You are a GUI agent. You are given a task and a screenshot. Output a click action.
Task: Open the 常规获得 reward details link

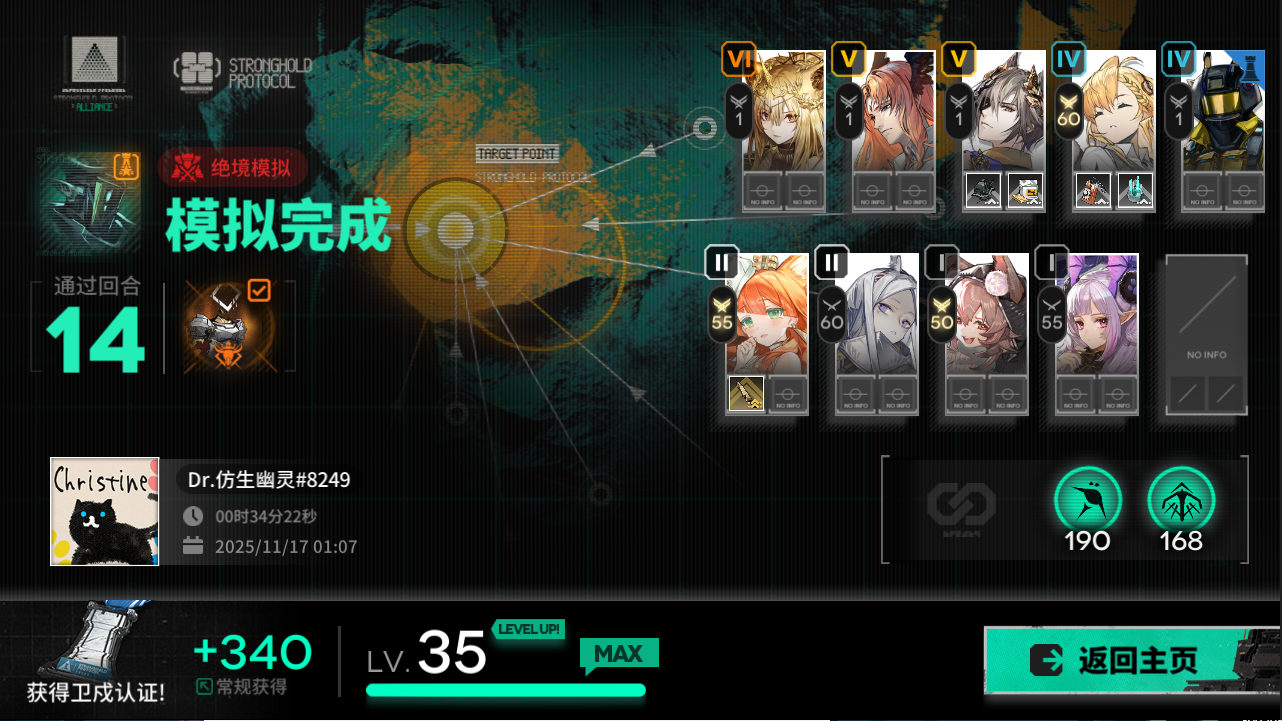point(243,687)
